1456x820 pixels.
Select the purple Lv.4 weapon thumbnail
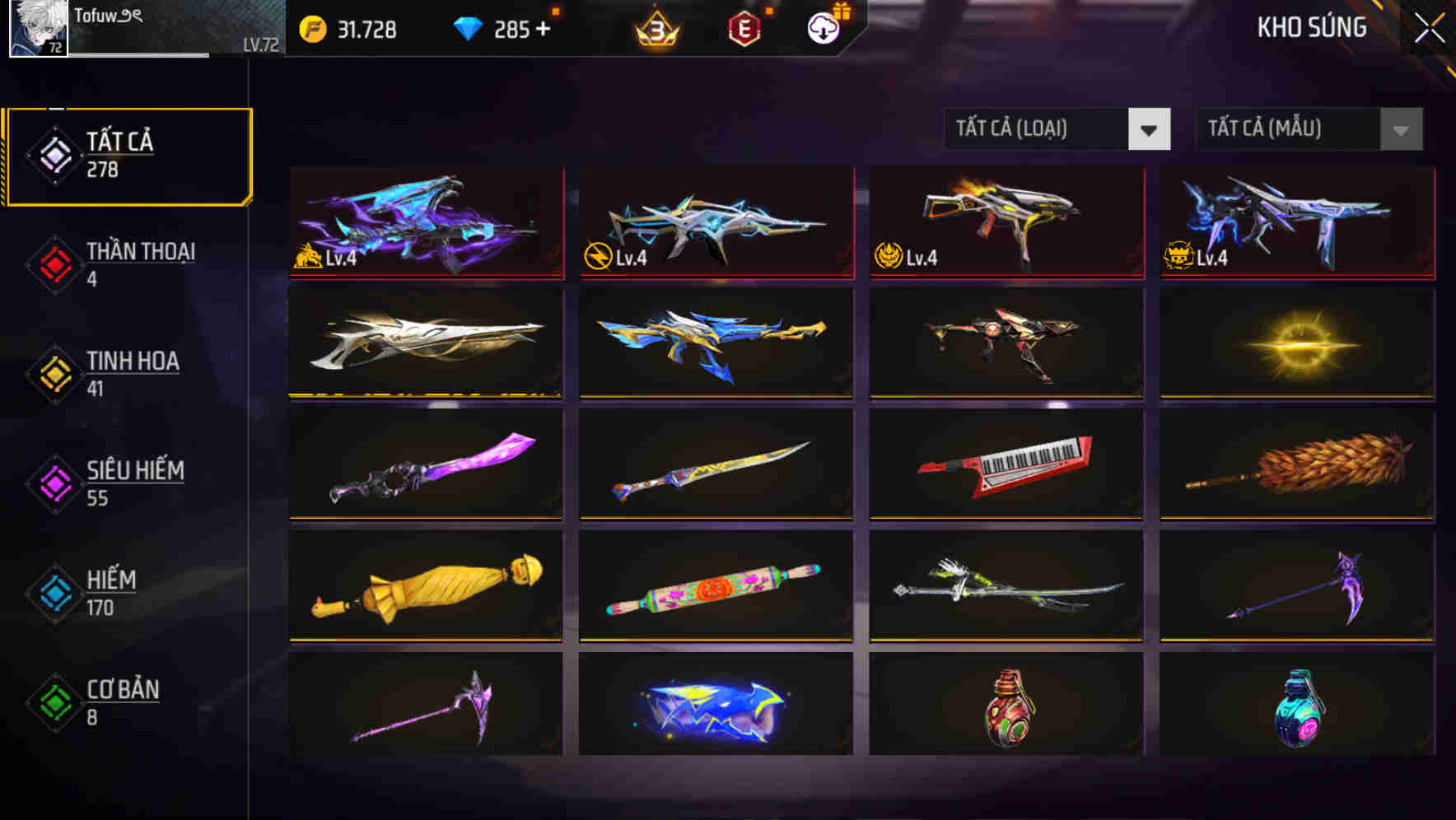tap(425, 224)
